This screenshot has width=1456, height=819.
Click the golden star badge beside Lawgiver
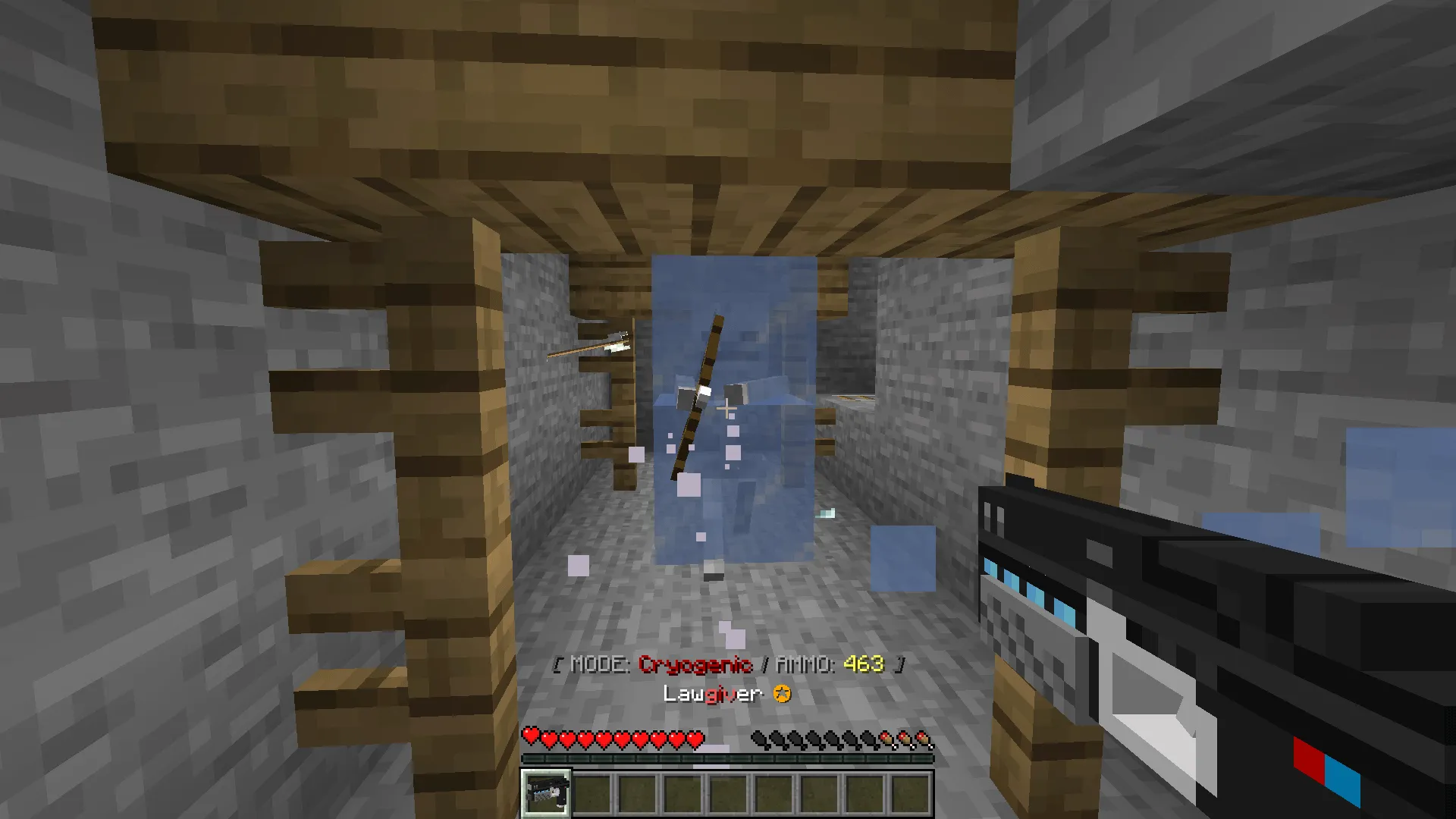tap(782, 692)
